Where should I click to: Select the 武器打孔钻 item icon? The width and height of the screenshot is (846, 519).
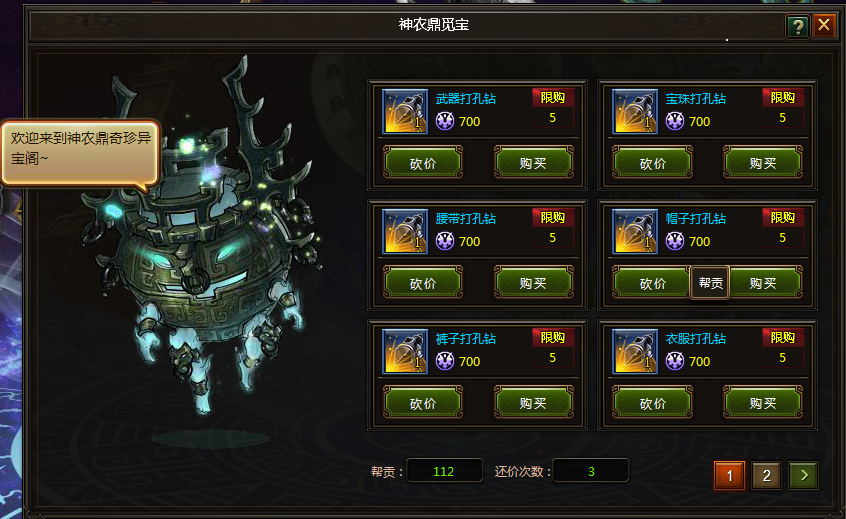405,111
